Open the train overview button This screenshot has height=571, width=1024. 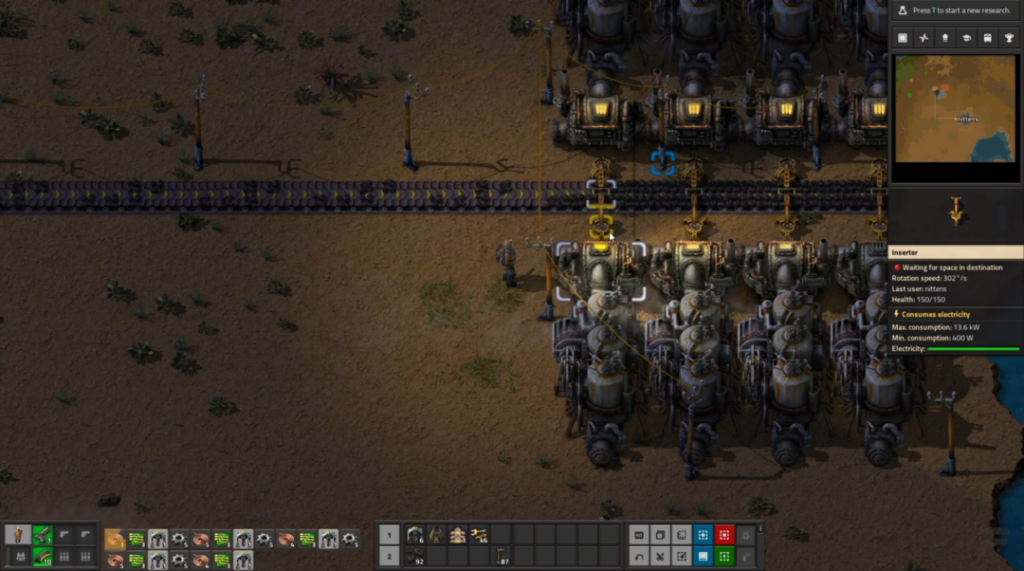click(989, 38)
